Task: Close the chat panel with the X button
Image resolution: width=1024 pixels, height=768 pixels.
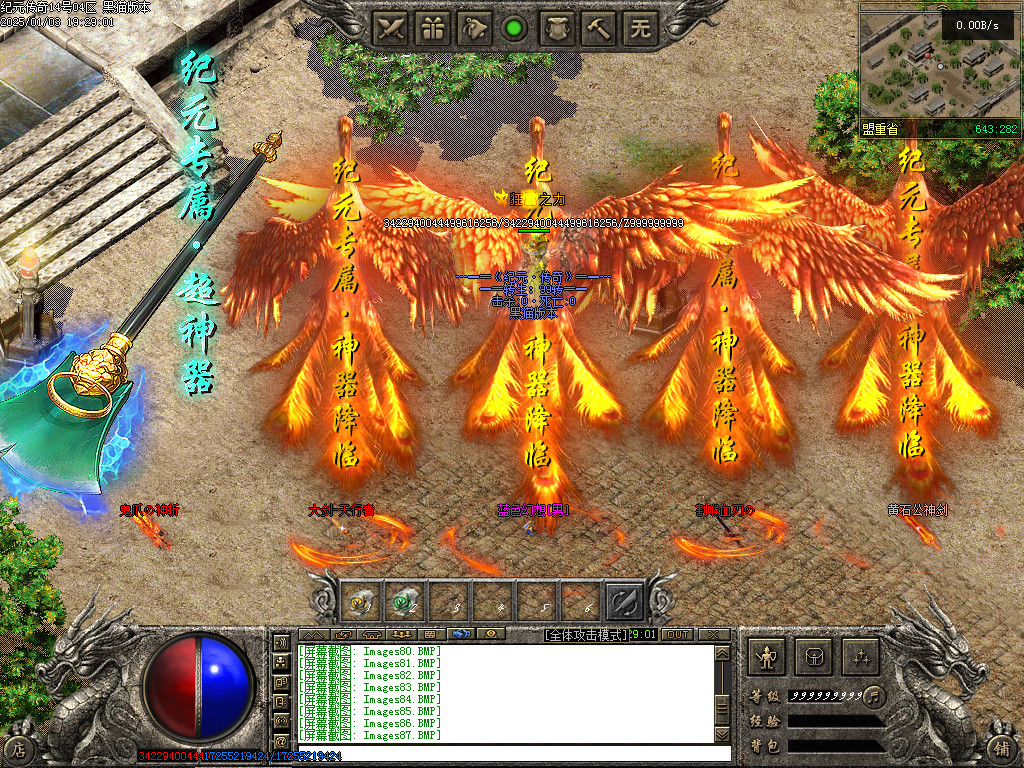Action: pyautogui.click(x=712, y=634)
